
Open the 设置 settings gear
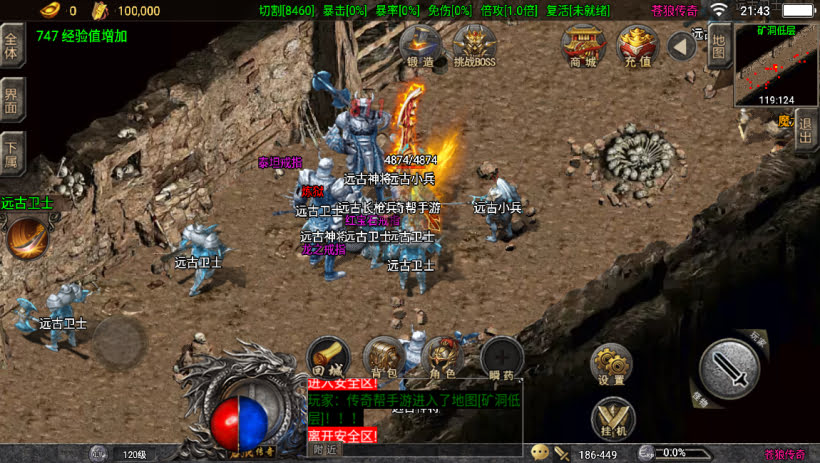tap(610, 364)
